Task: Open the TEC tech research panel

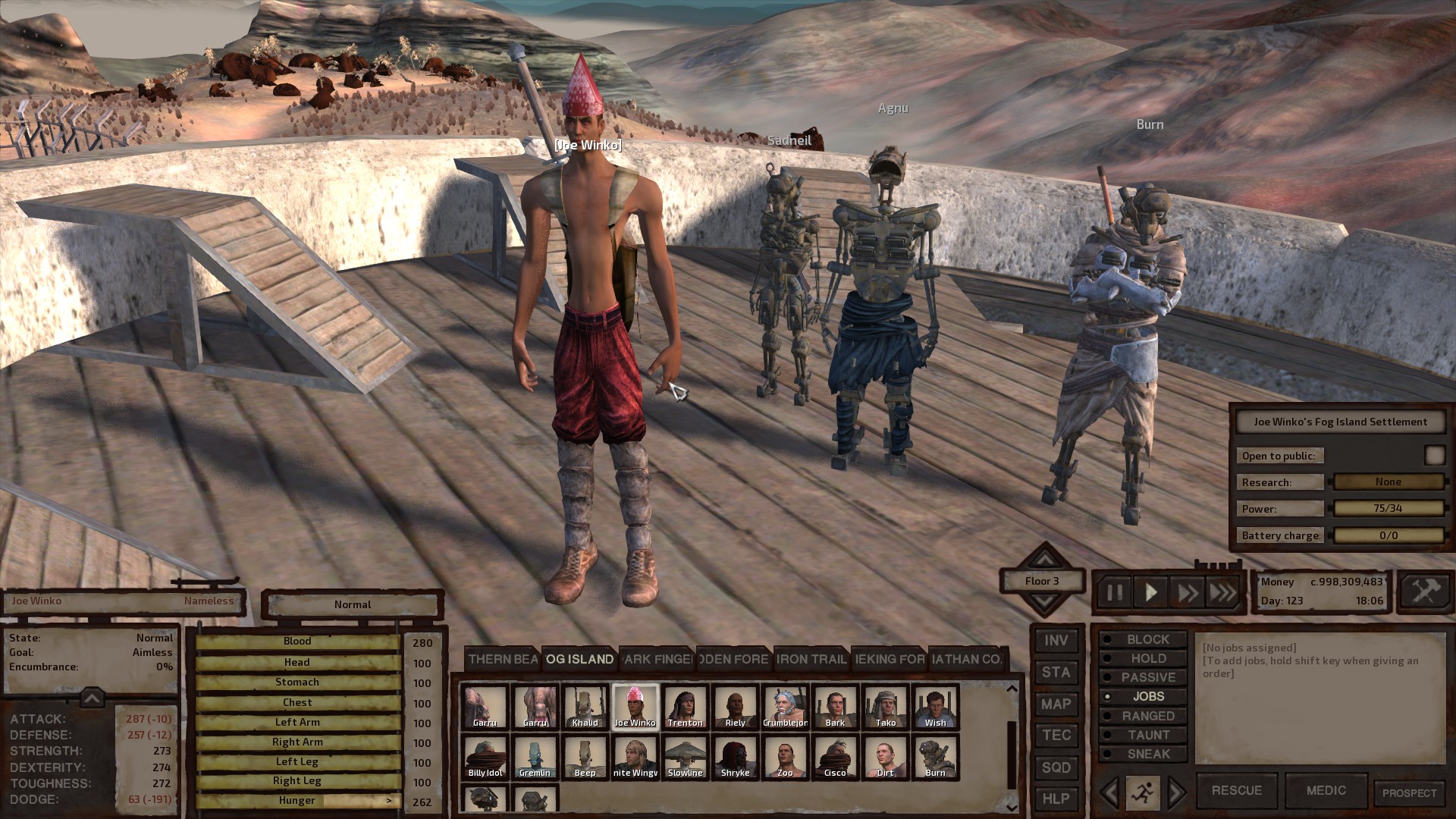Action: (x=1056, y=736)
